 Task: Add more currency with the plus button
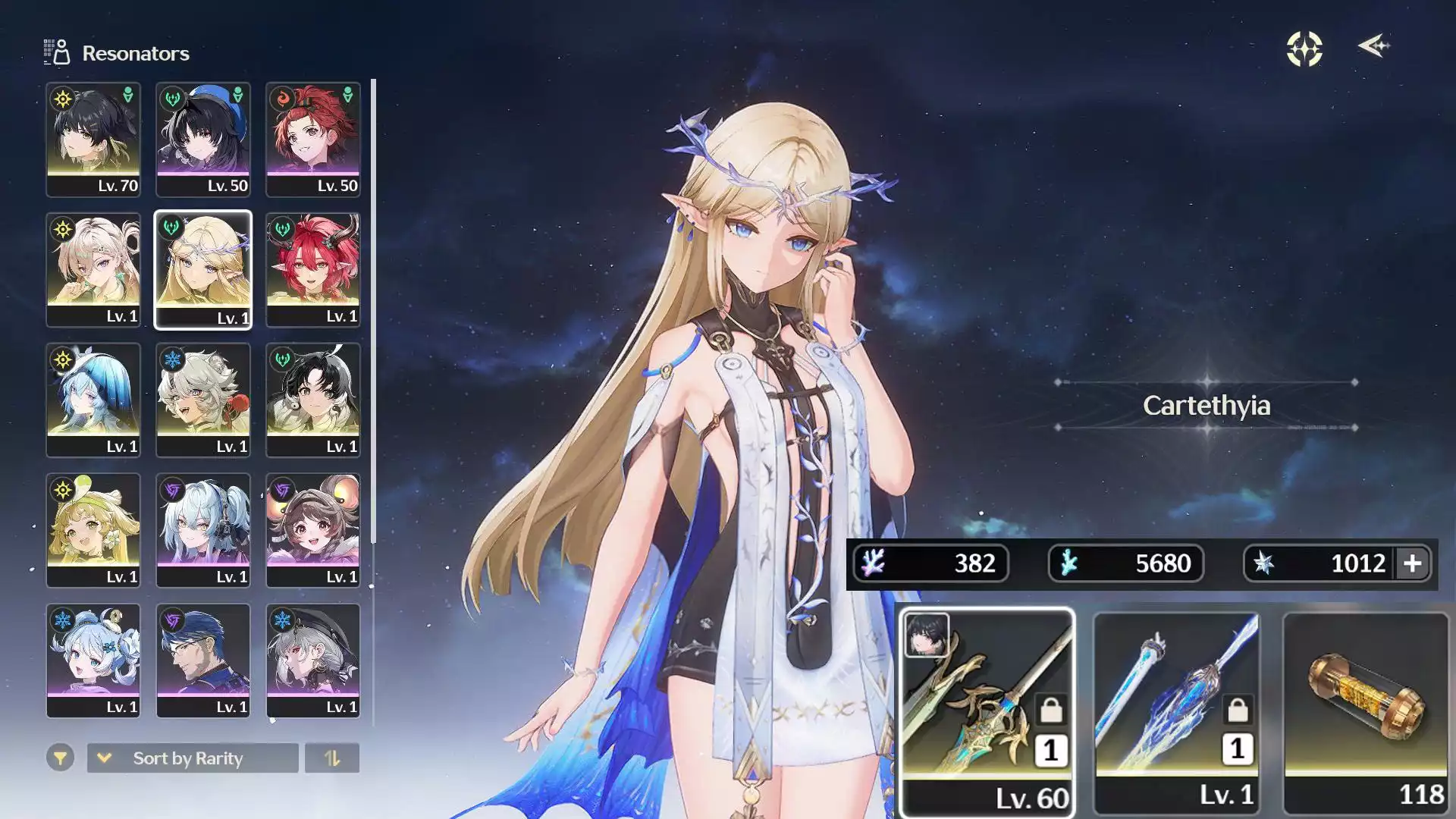pyautogui.click(x=1412, y=563)
